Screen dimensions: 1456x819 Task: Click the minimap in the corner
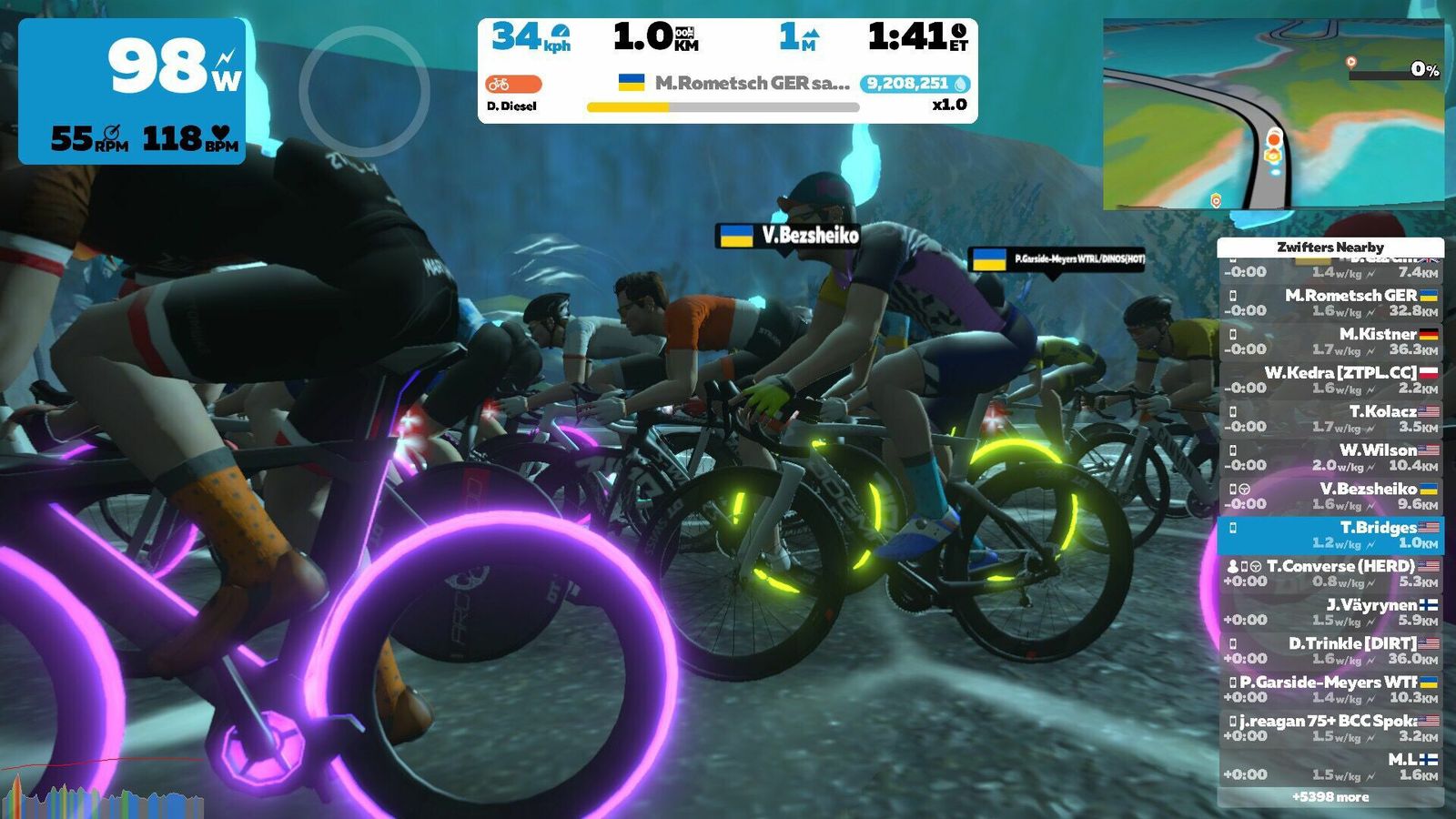click(1273, 115)
